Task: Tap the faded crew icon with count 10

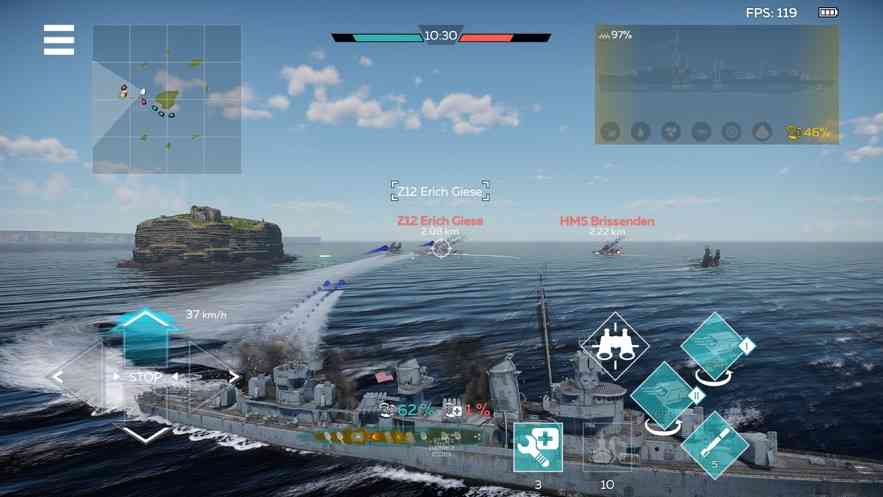Action: click(x=607, y=447)
